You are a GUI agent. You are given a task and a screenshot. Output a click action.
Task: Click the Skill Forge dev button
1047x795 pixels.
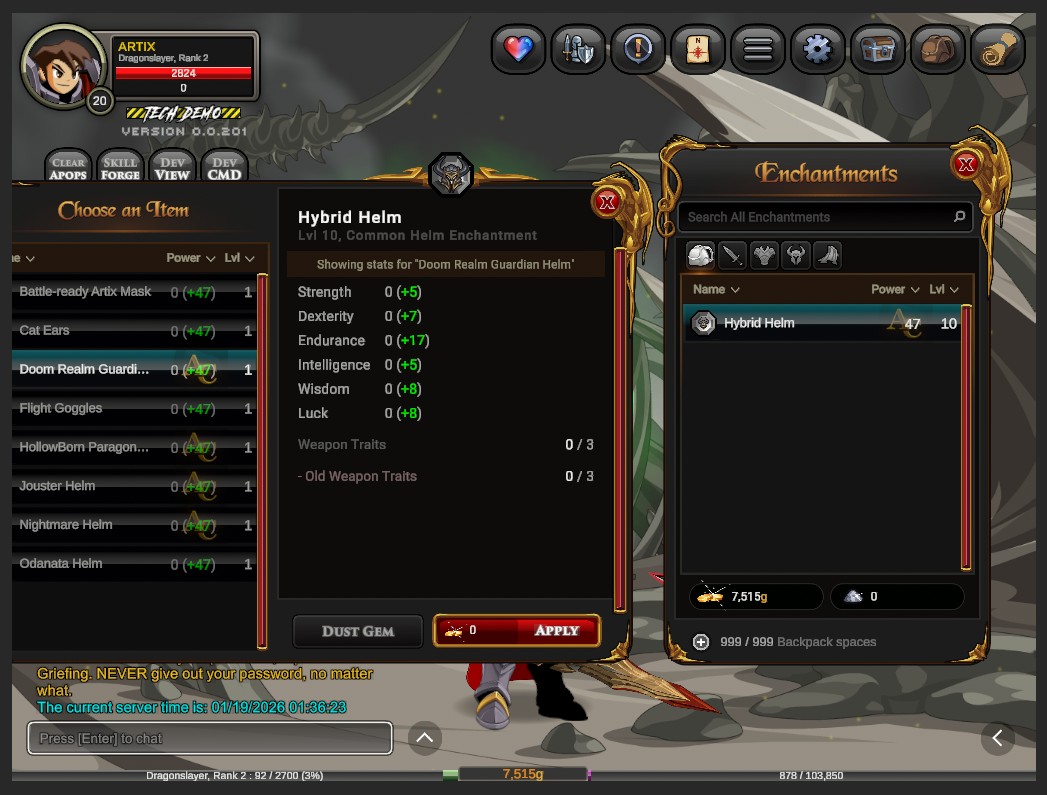120,168
